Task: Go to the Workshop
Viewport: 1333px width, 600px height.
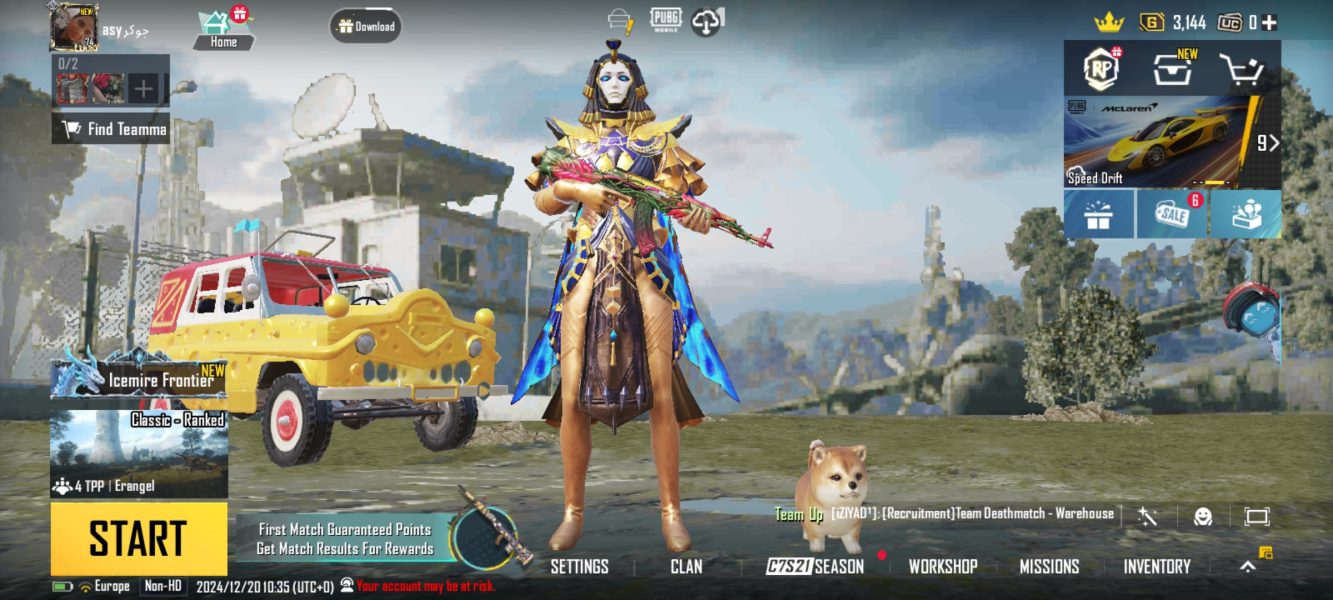Action: (x=942, y=566)
